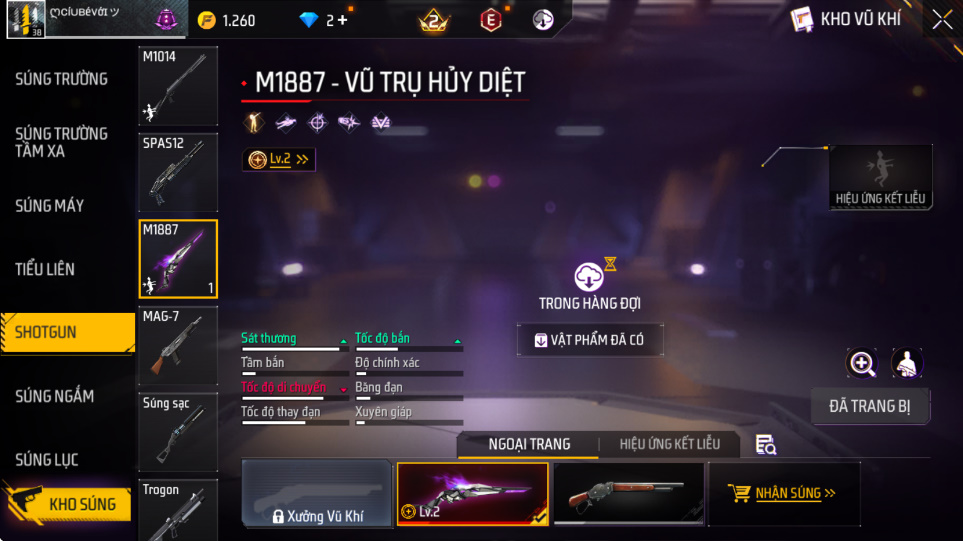Choose the SPAS12 weapon thumbnail
963x541 pixels.
coord(178,172)
